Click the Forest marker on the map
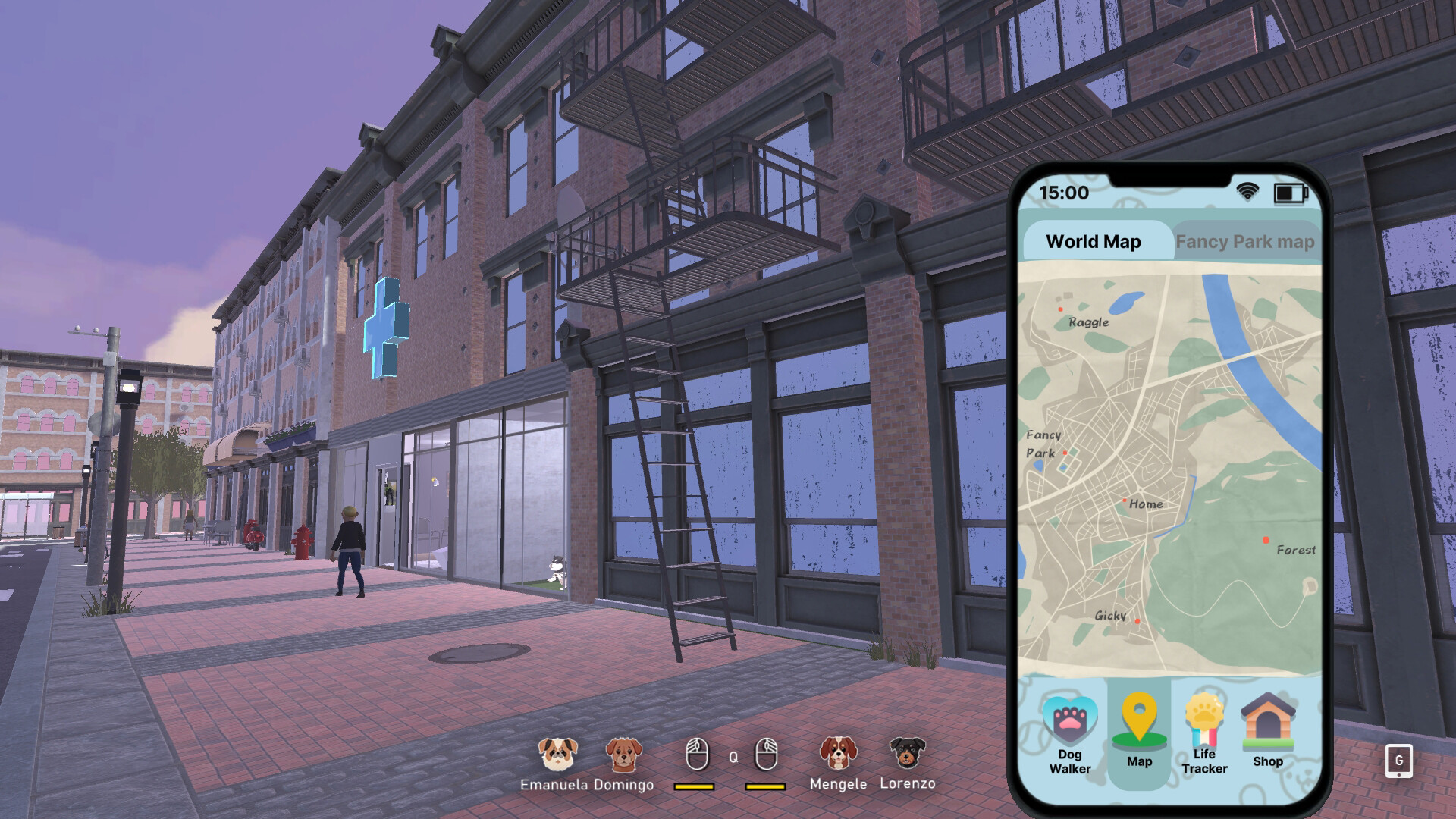Screen dimensions: 1456x819 (1265, 538)
